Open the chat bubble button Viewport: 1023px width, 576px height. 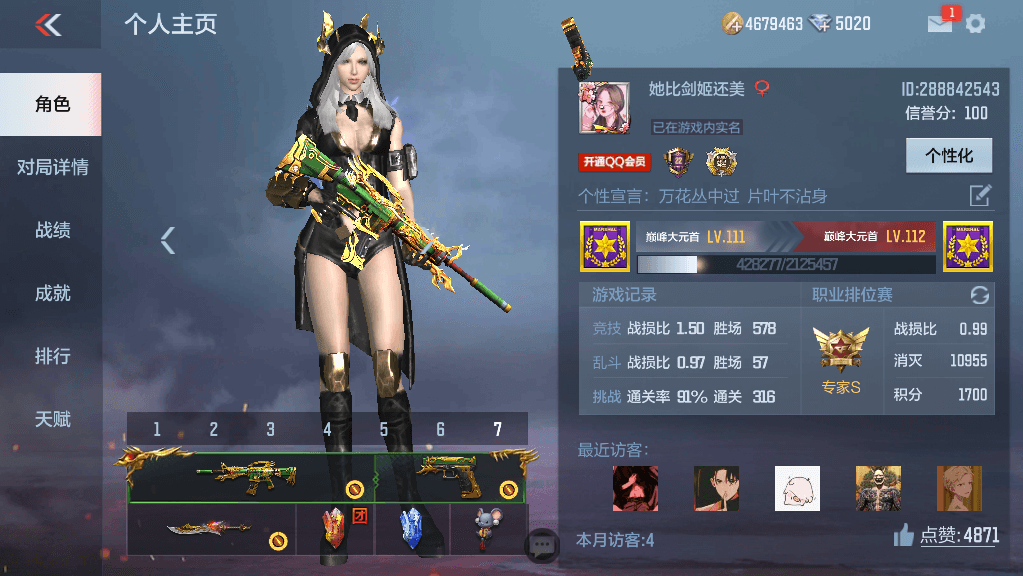point(543,545)
